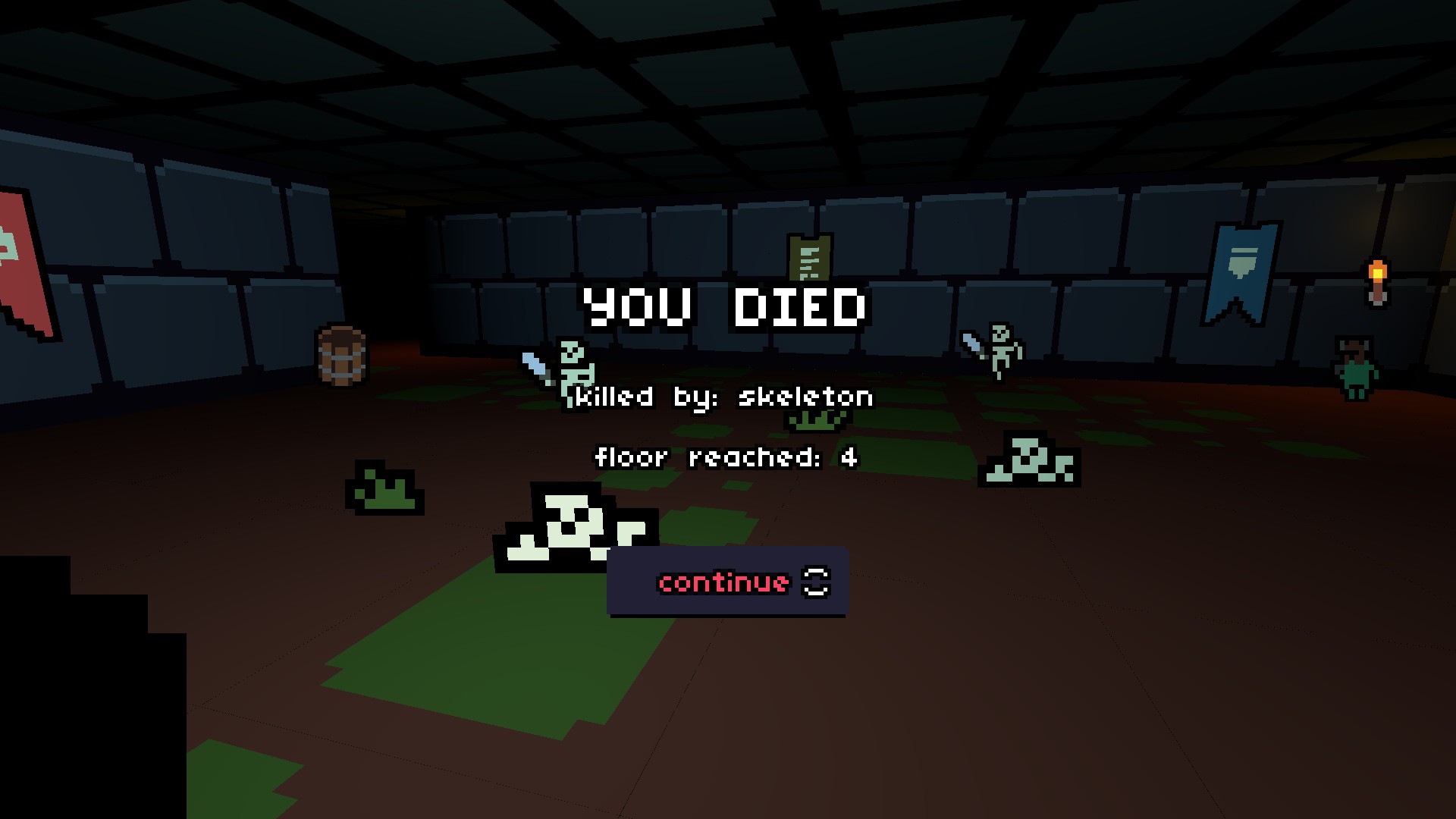Viewport: 1456px width, 819px height.
Task: Select the barrel near the left wall
Action: [x=342, y=356]
